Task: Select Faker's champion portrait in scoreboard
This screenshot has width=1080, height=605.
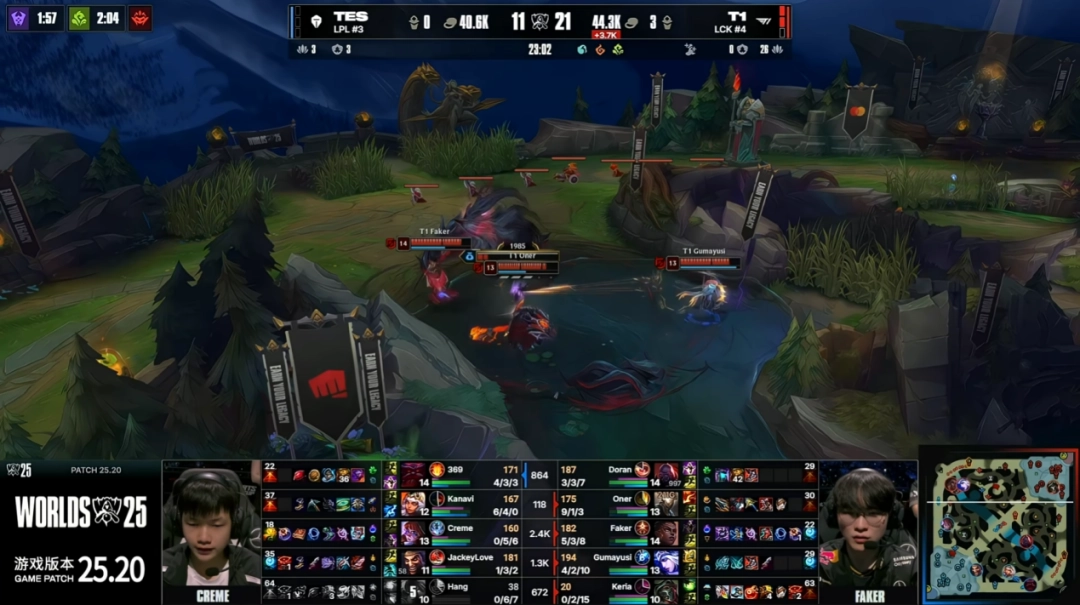Action: tap(667, 533)
